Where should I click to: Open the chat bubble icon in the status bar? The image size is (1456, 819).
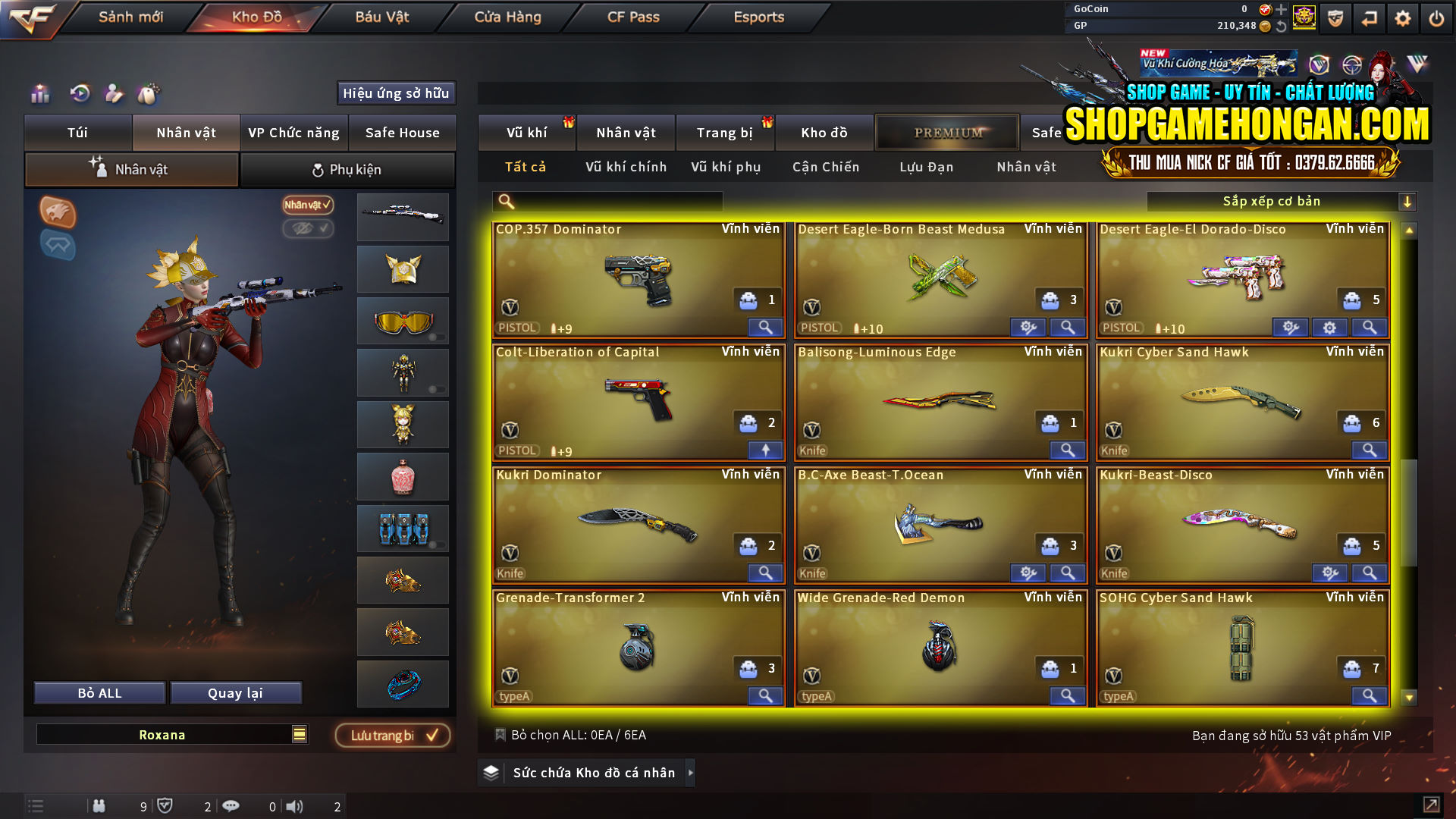[x=231, y=805]
